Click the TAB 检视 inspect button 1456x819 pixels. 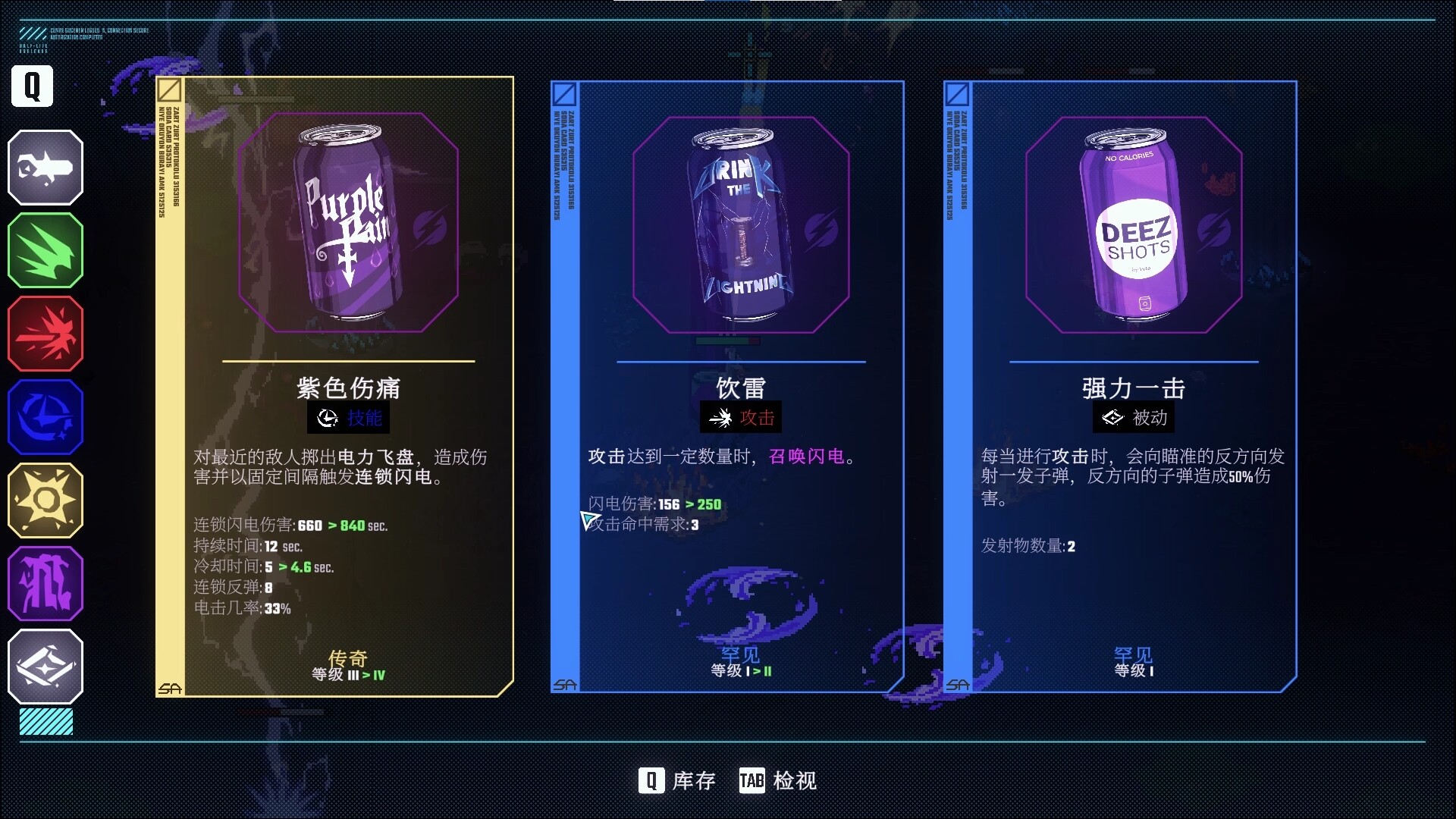tap(778, 779)
